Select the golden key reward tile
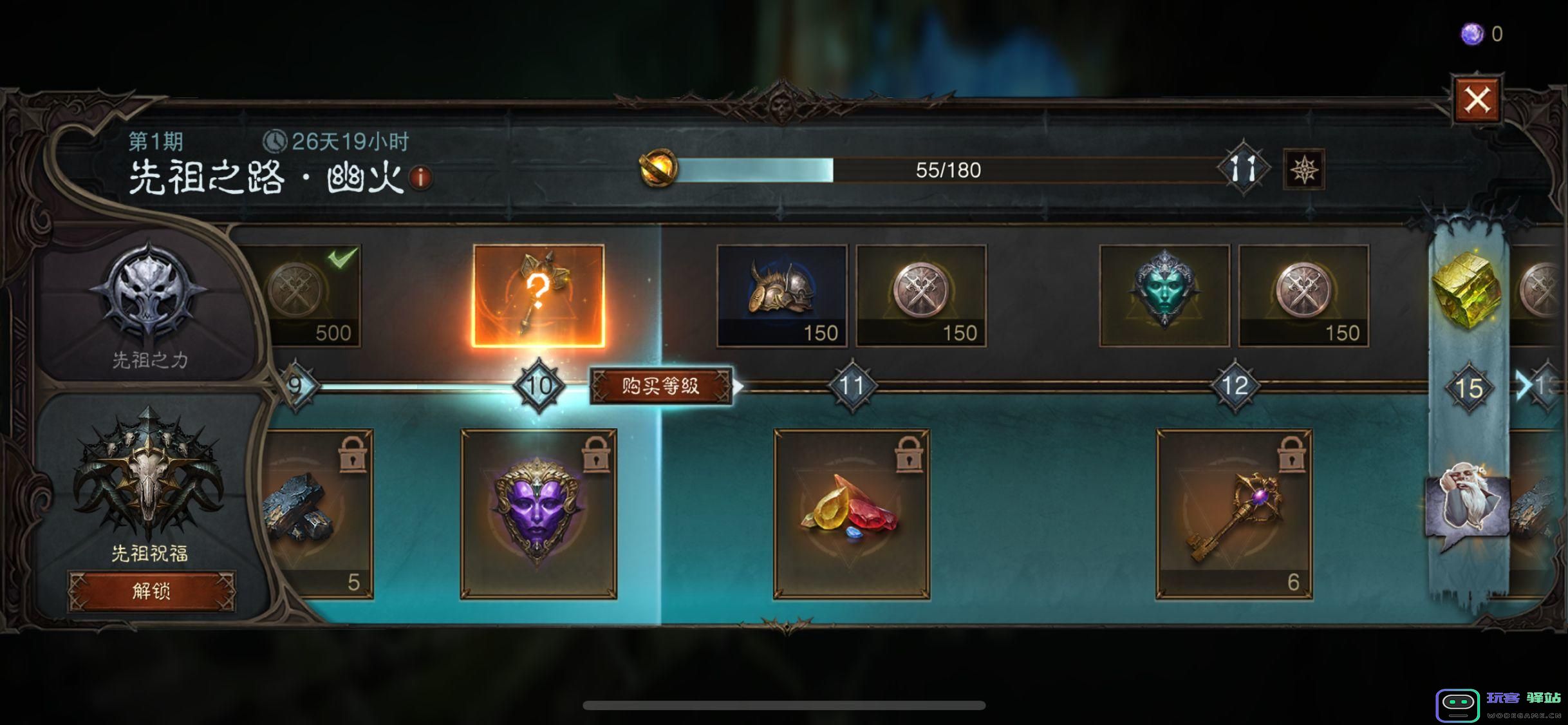 (1234, 514)
